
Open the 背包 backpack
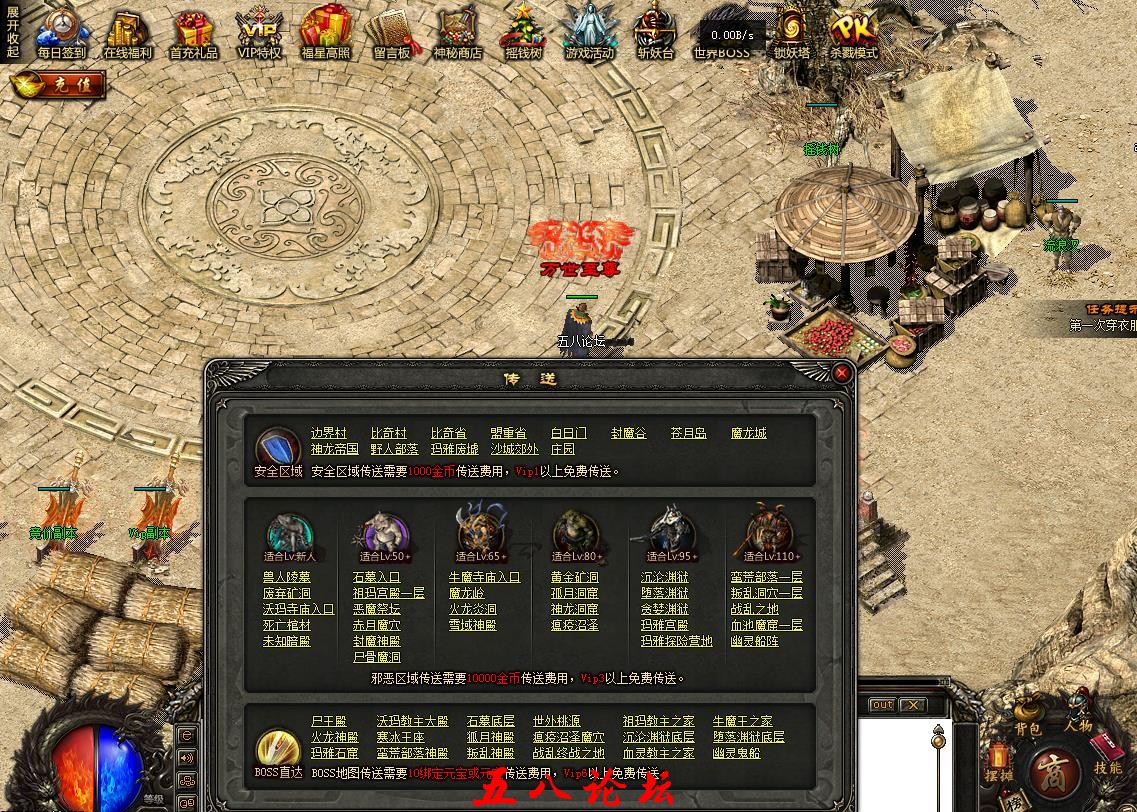1027,715
